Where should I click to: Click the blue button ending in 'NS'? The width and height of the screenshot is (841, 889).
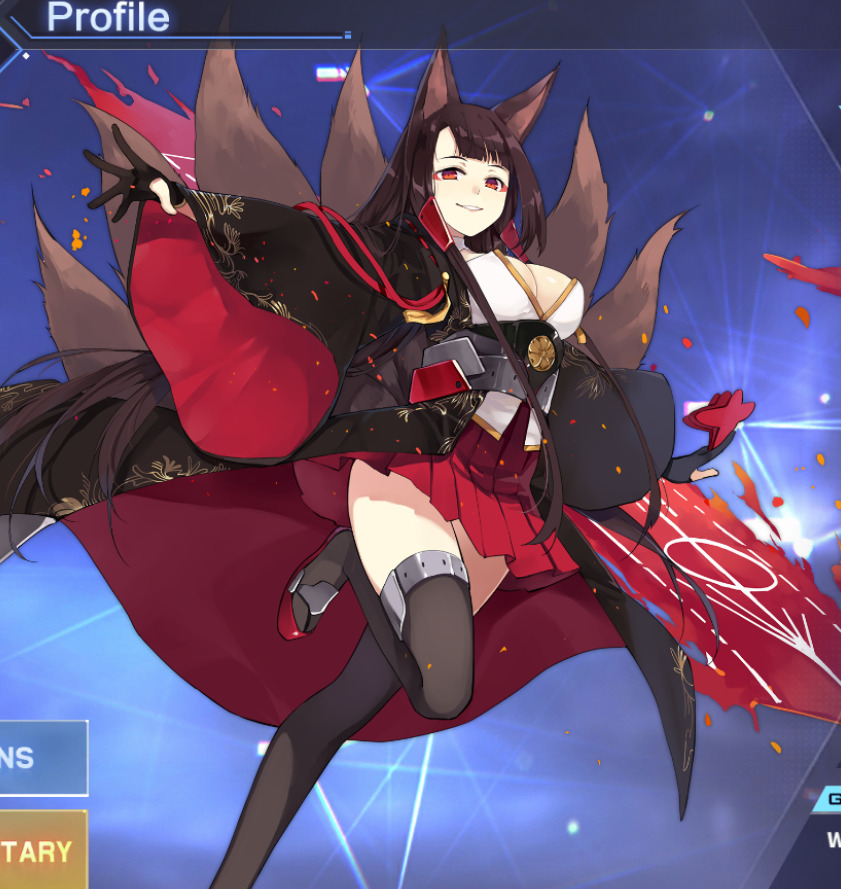[x=40, y=758]
